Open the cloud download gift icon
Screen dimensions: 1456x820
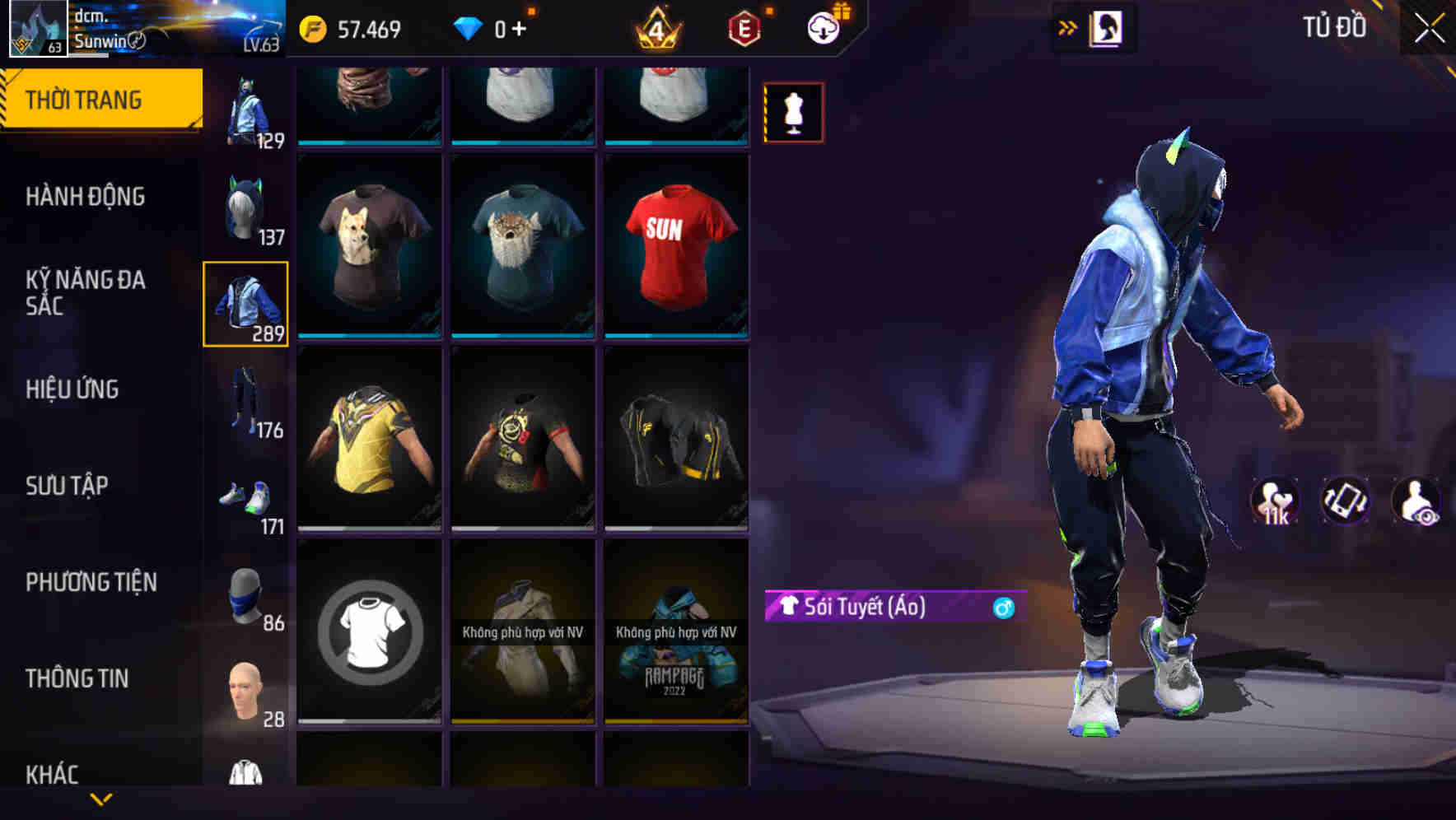pos(826,28)
